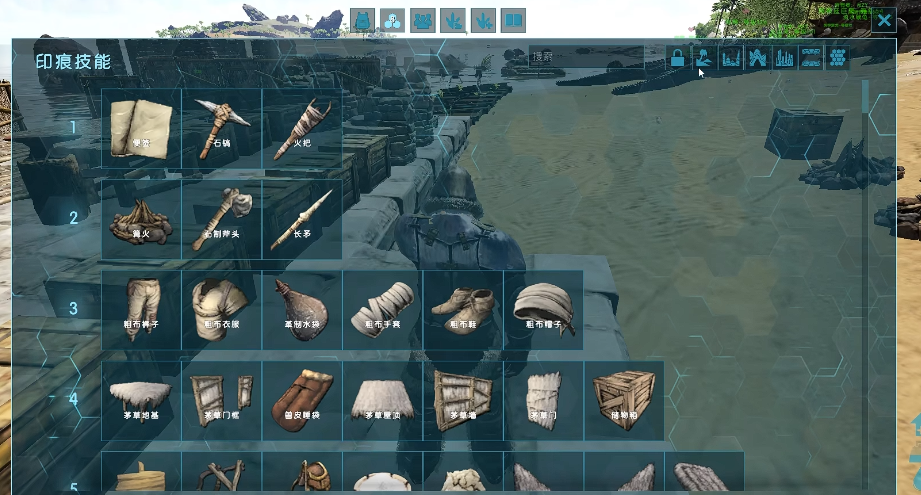Toggle the padlock filter icon

[677, 58]
